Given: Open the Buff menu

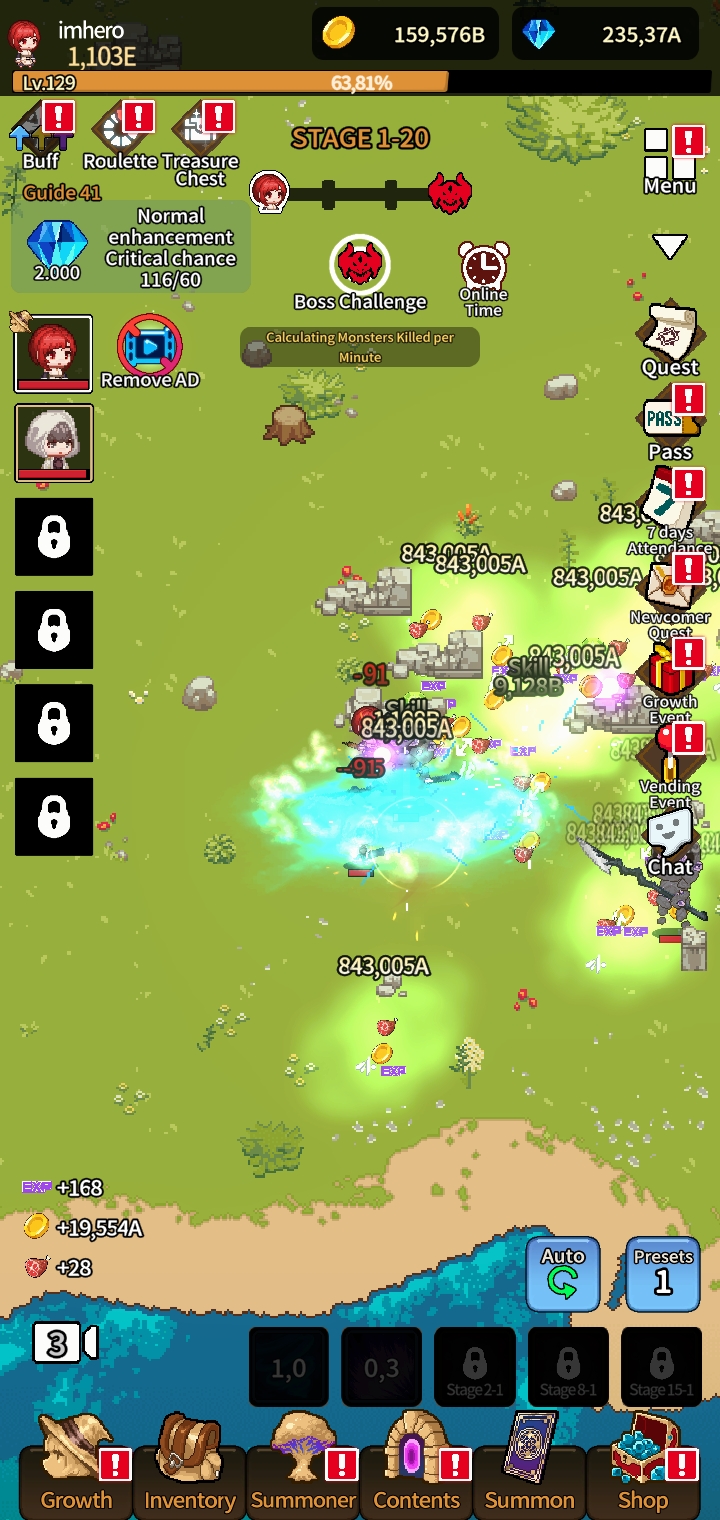Looking at the screenshot, I should 40,135.
